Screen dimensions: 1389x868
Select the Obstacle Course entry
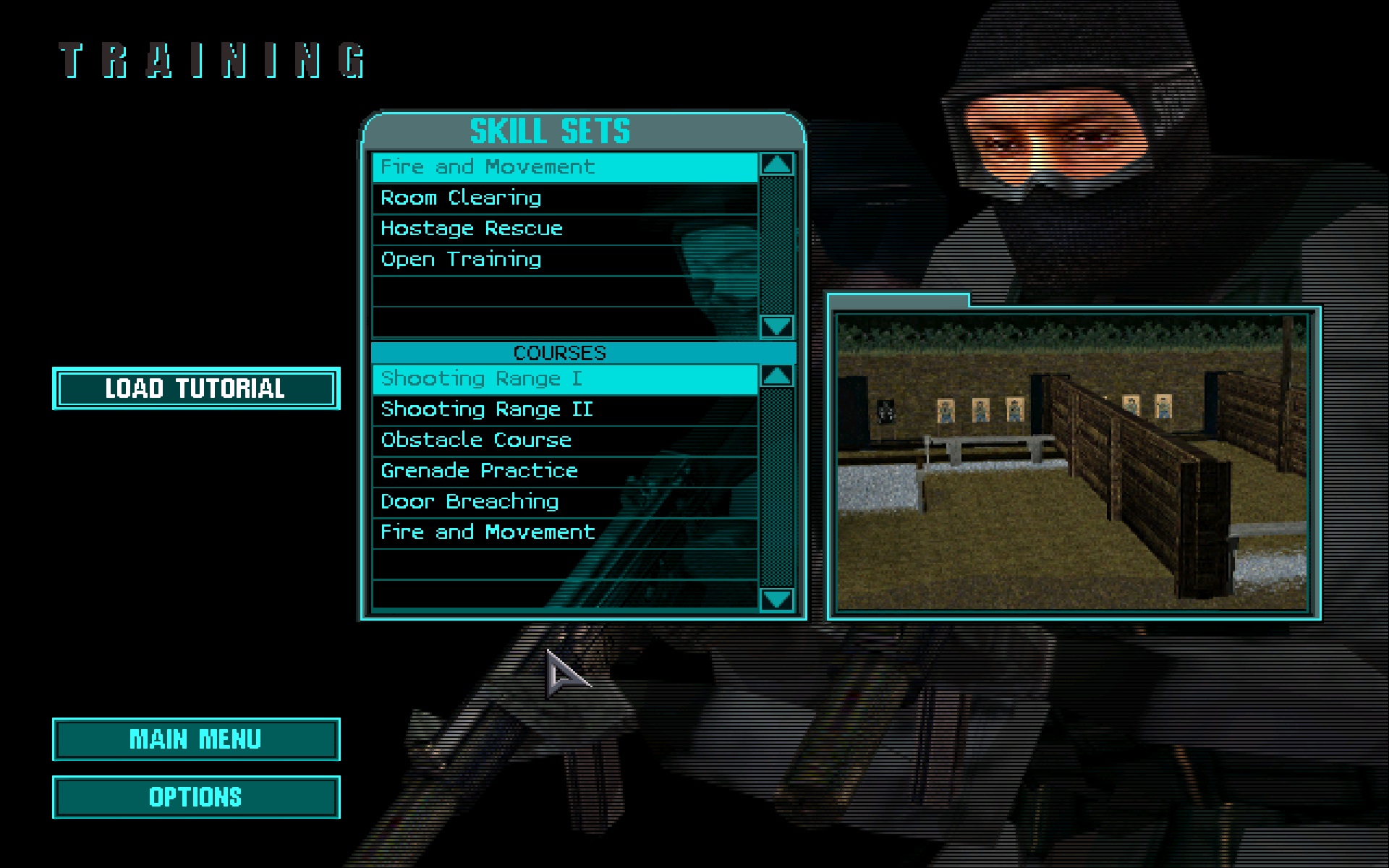557,440
